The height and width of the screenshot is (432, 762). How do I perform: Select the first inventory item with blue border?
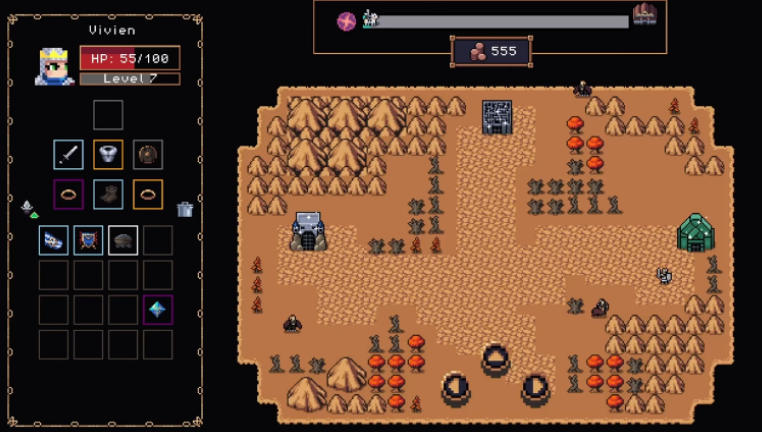pyautogui.click(x=54, y=240)
